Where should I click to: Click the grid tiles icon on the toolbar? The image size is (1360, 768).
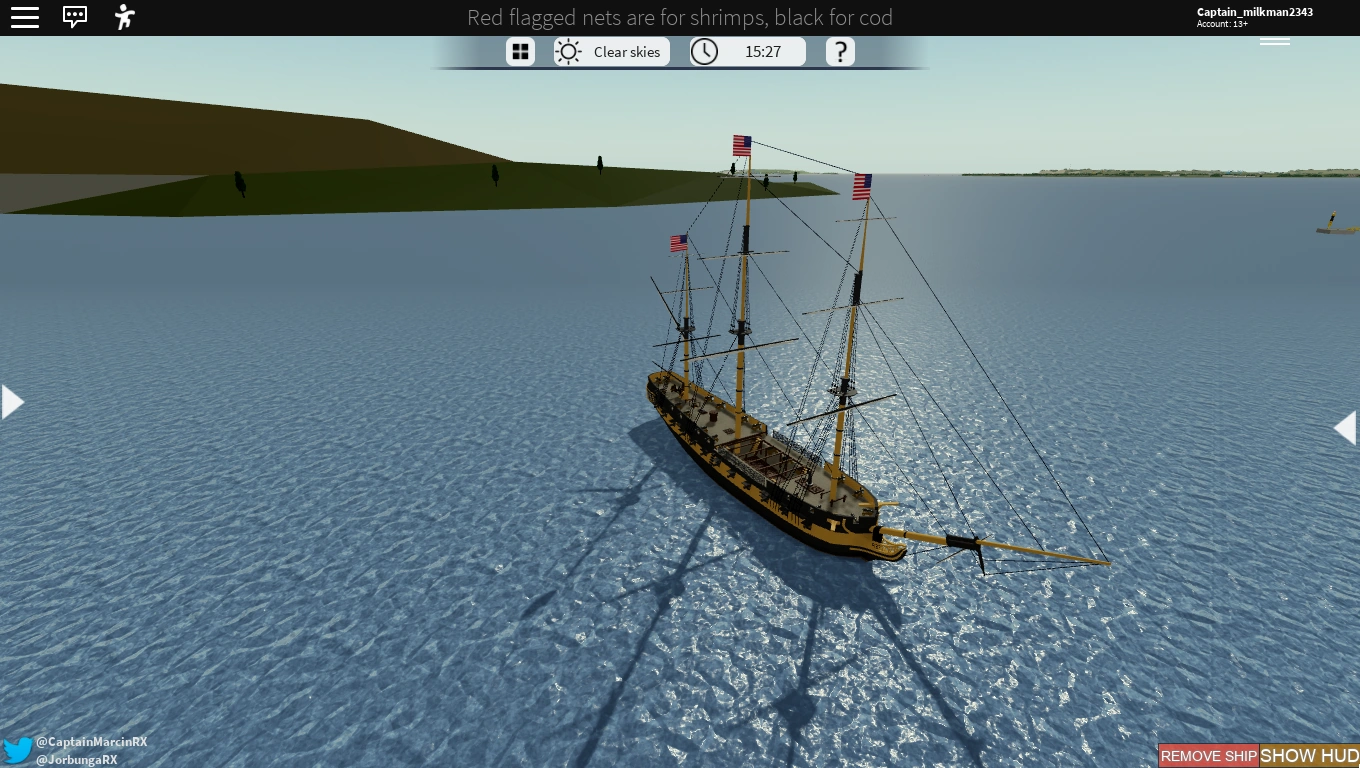pos(520,51)
